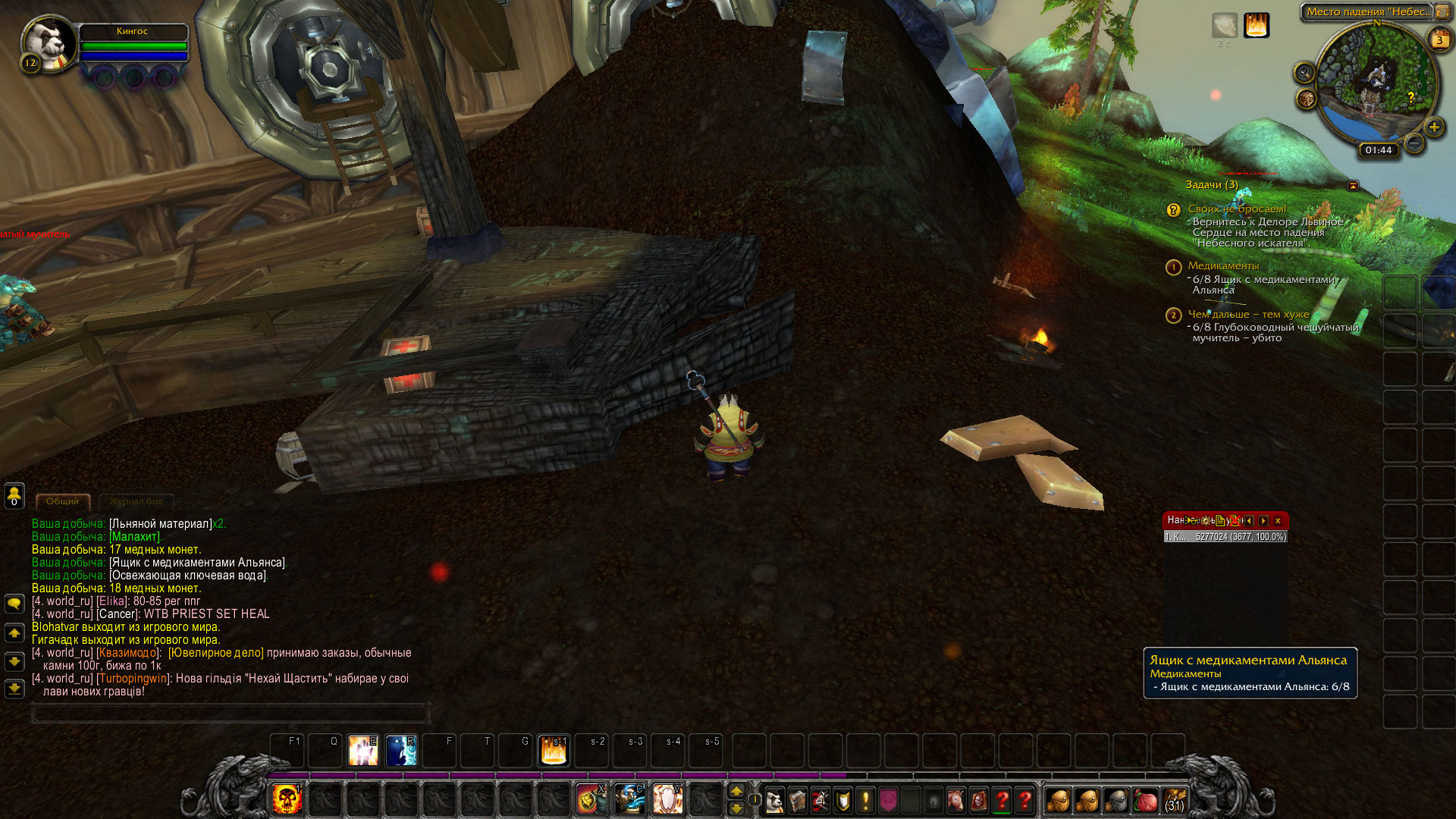Open the bag holding 31 free slots

(x=1174, y=800)
